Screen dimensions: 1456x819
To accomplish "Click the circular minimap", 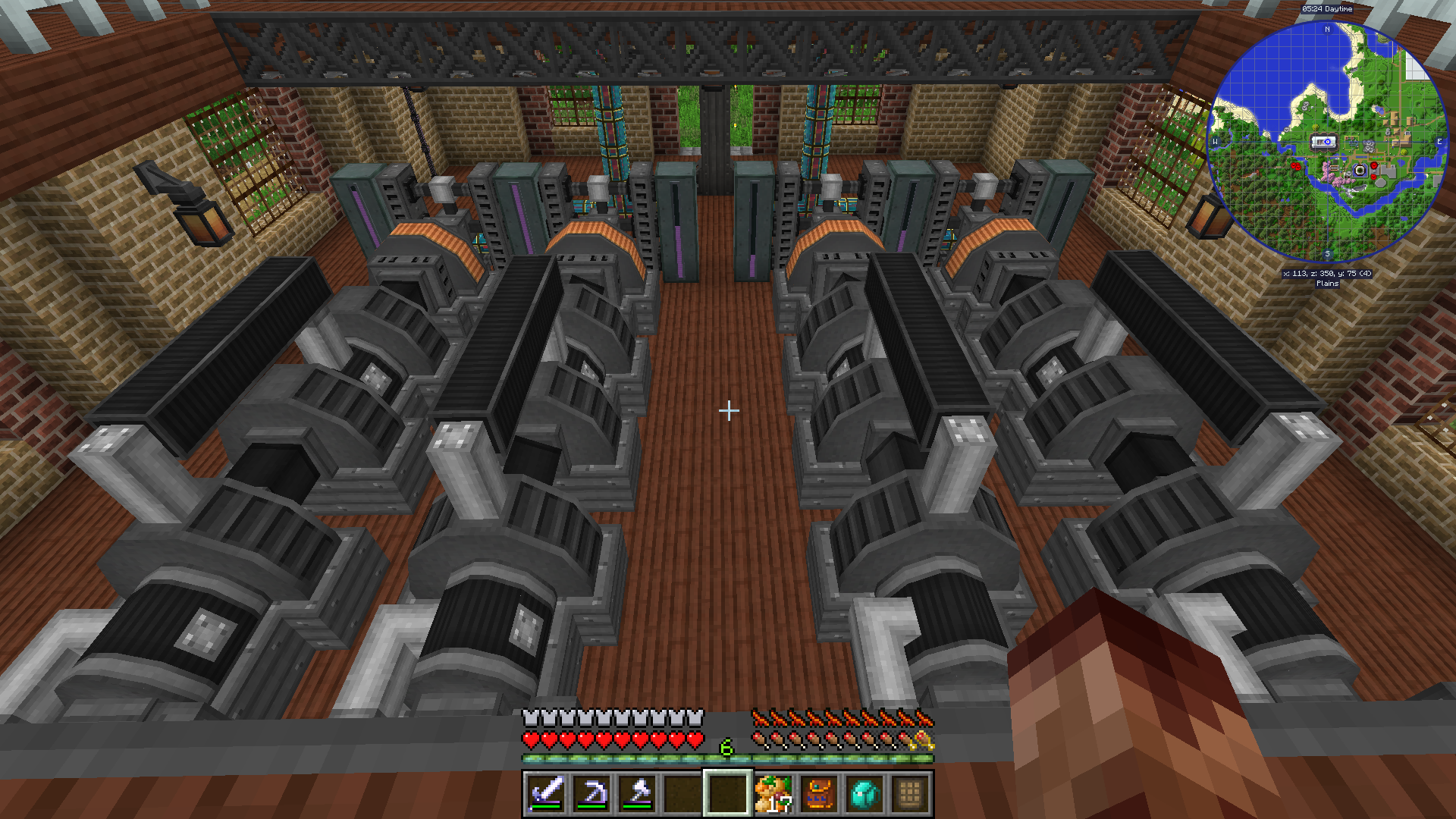I will pos(1327,142).
